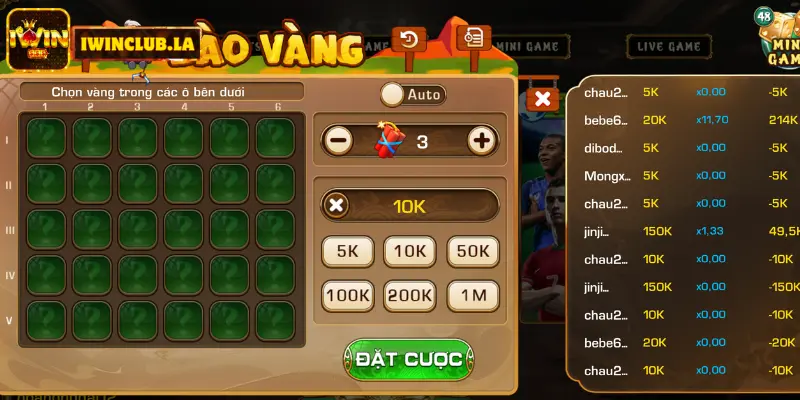Choose the 5K bet chip

tap(347, 252)
